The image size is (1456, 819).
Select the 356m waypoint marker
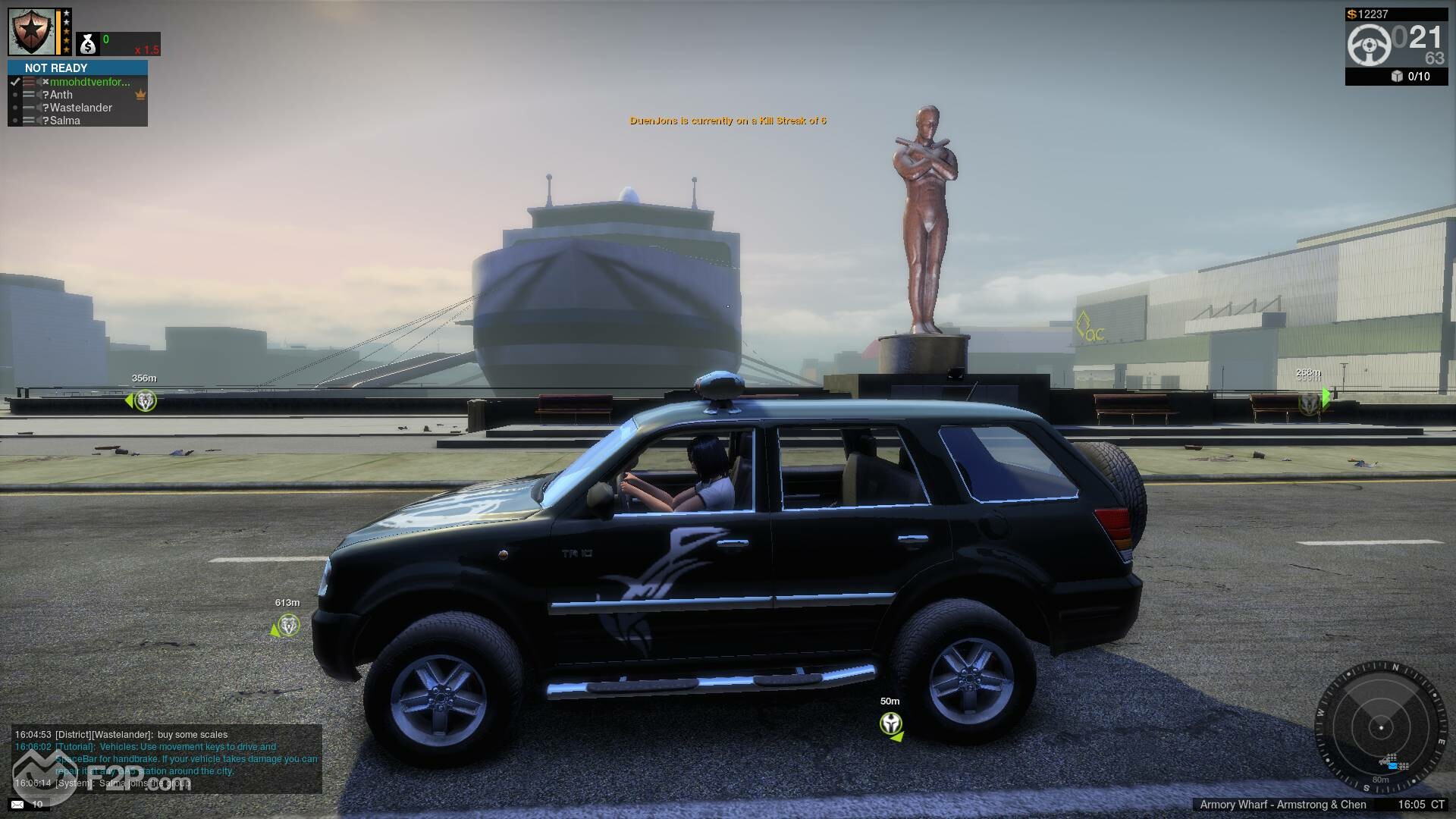[145, 400]
